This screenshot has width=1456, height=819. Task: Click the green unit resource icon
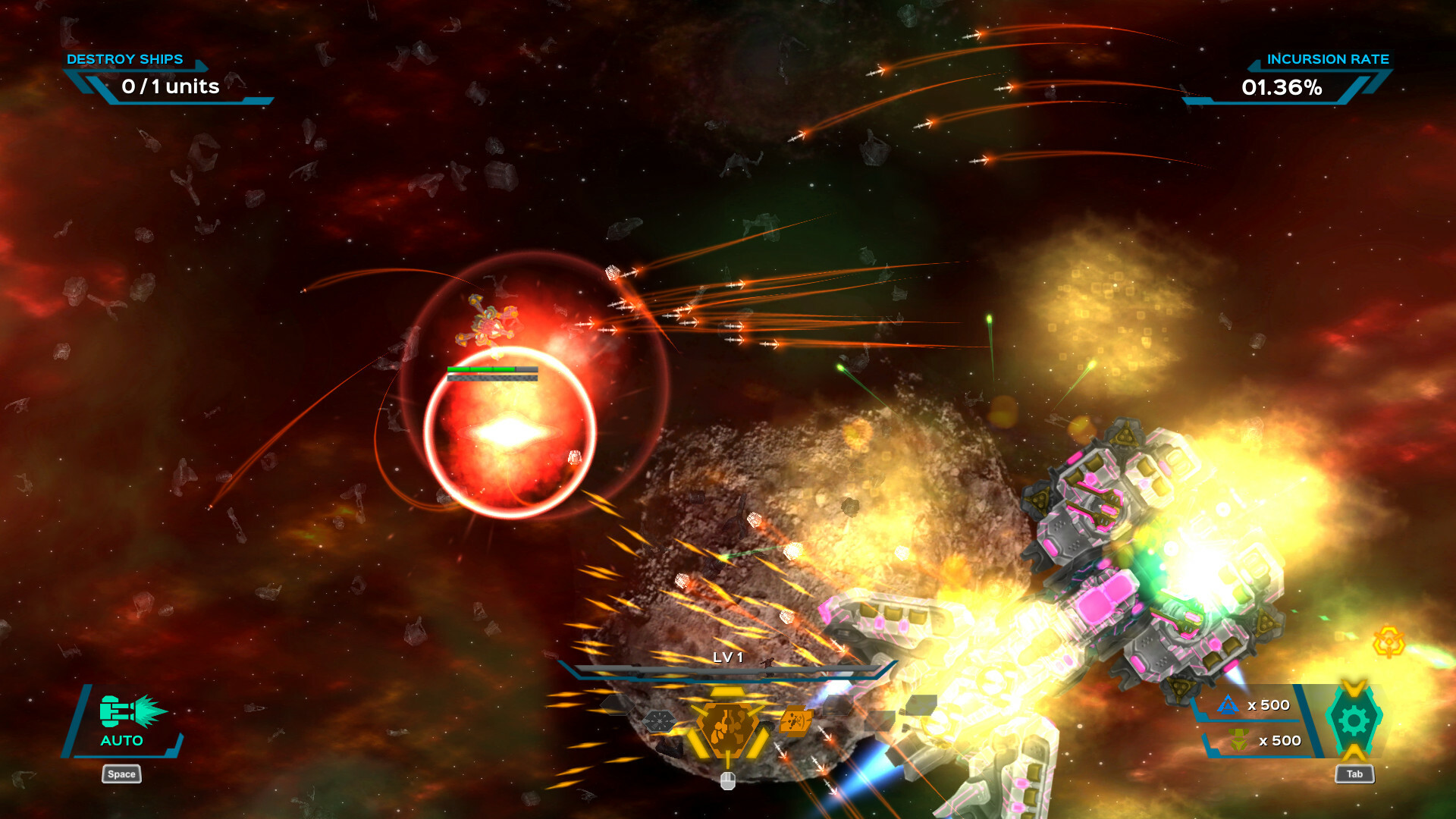pyautogui.click(x=1238, y=739)
